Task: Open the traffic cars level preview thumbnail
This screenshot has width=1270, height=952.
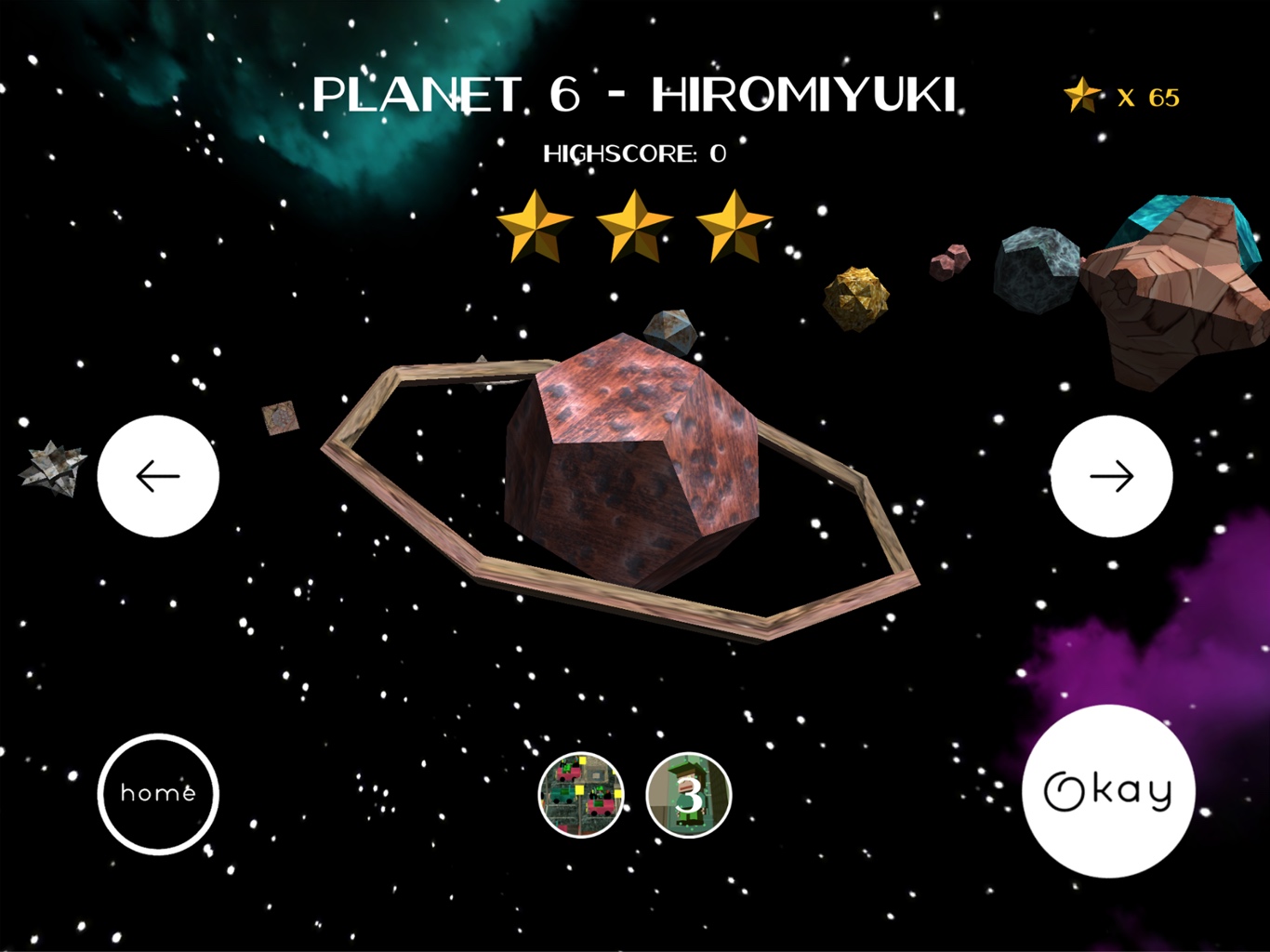Action: pos(581,795)
